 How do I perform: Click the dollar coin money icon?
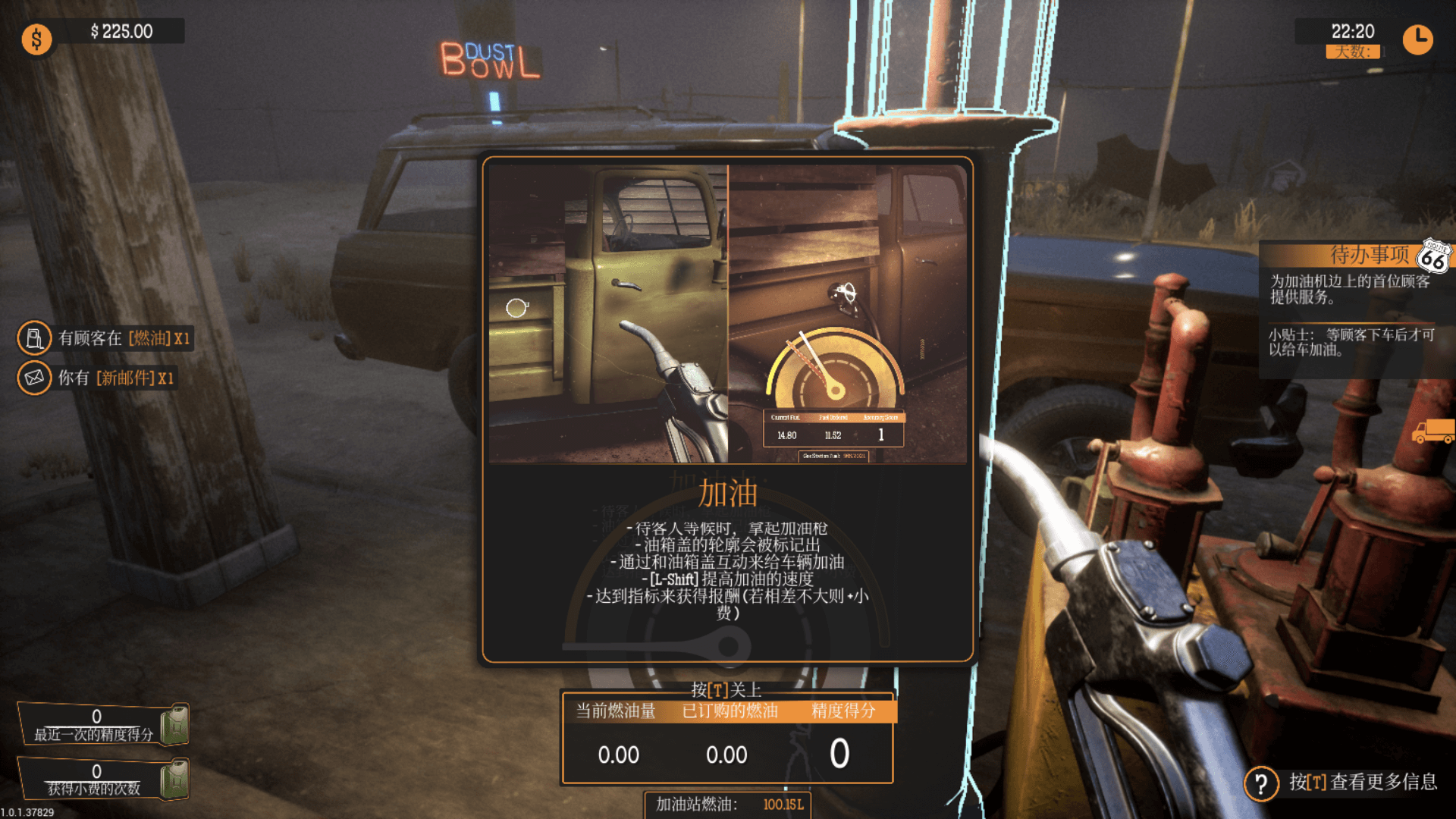pyautogui.click(x=36, y=39)
